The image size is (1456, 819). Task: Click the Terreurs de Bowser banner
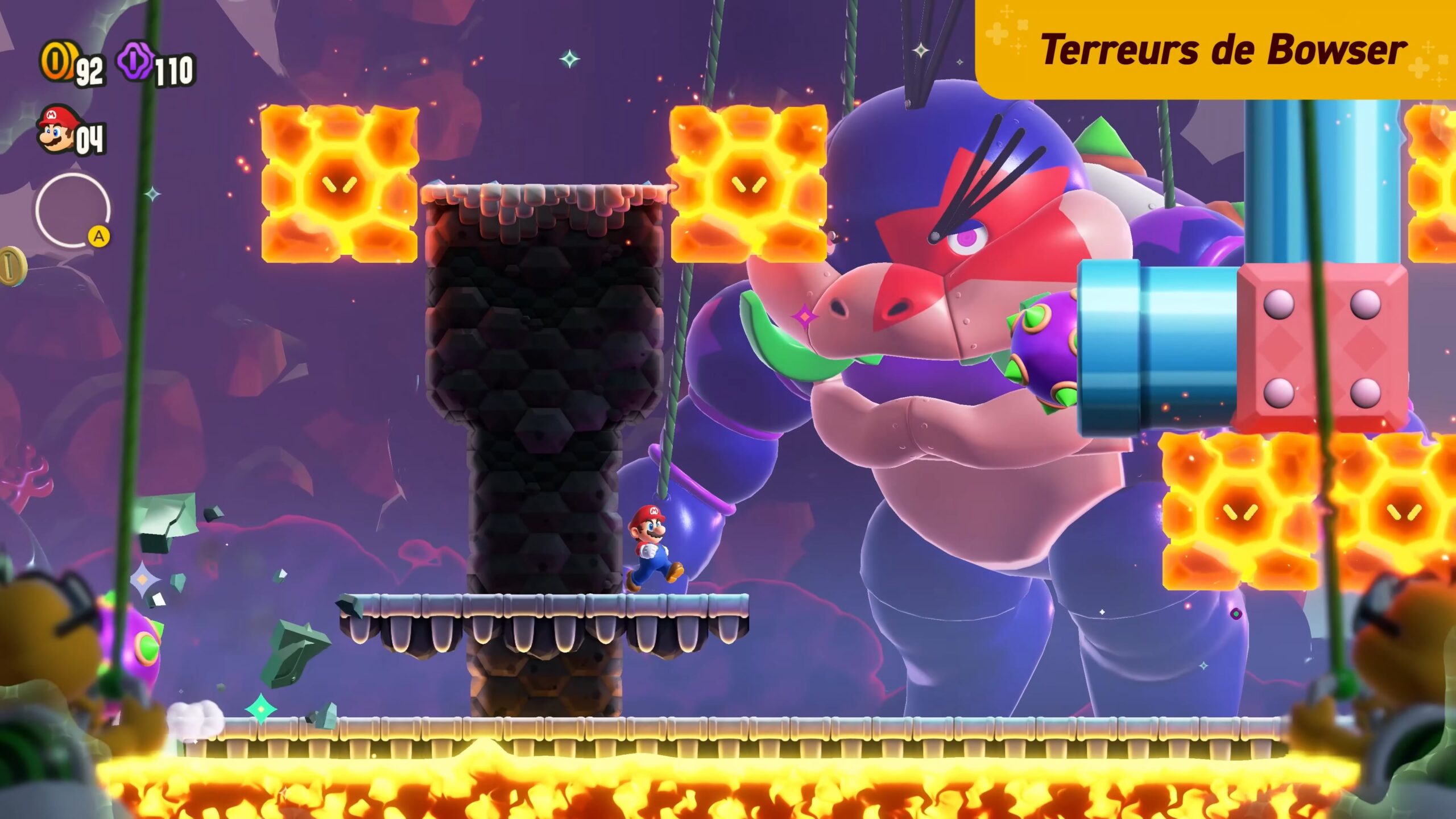pos(1216,50)
